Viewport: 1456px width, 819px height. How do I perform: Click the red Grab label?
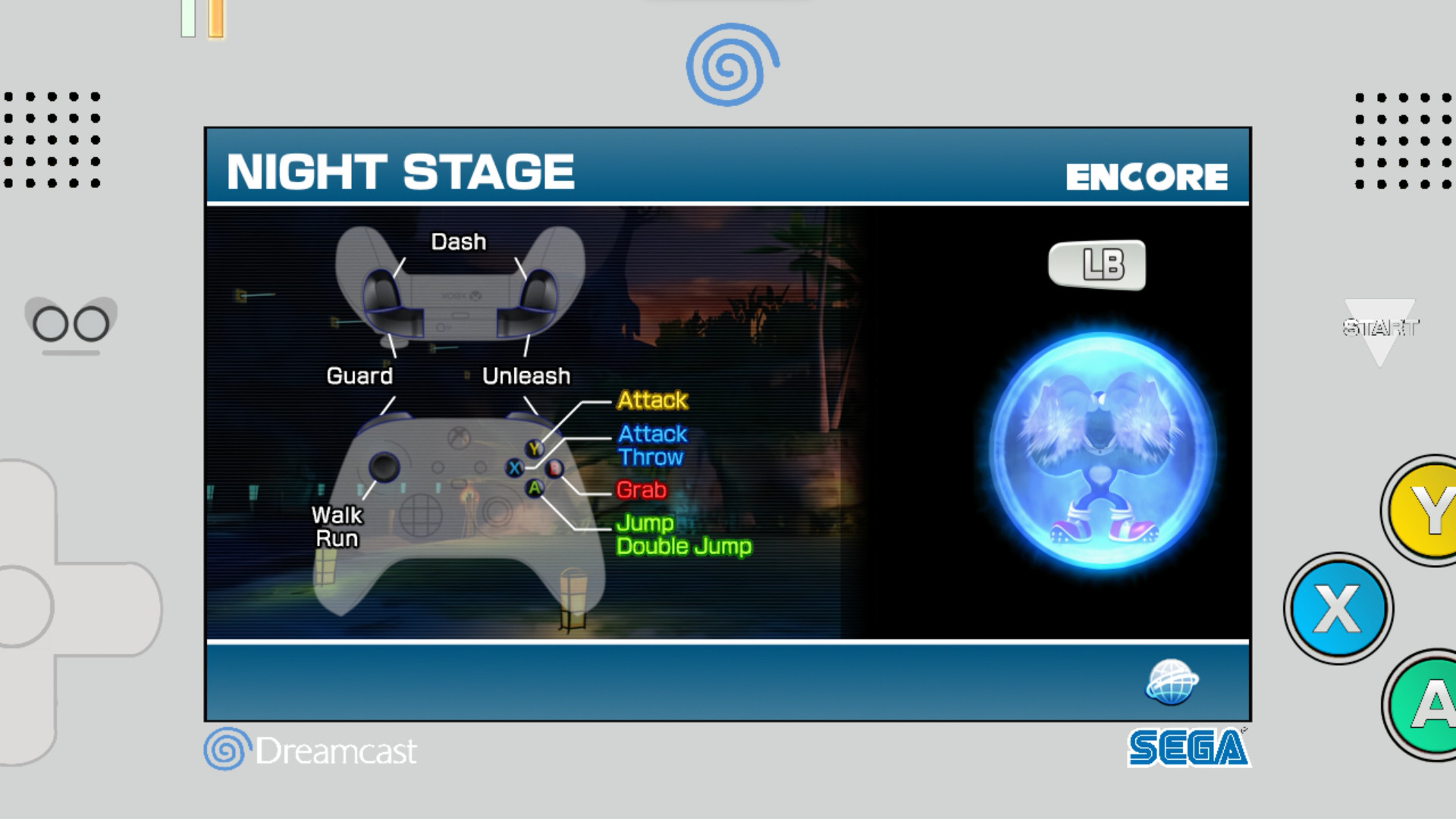point(641,491)
